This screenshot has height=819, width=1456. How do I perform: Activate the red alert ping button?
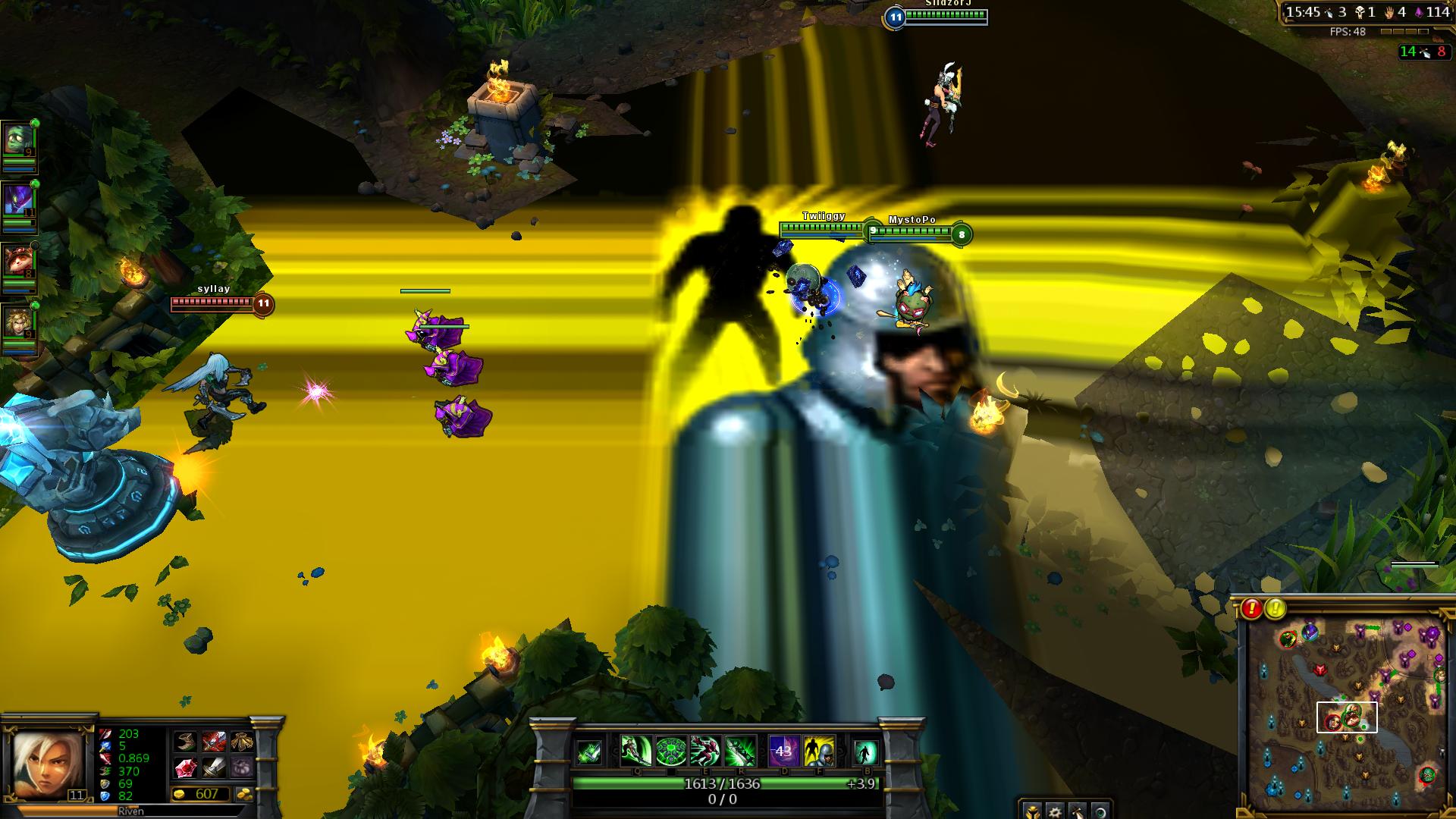tap(1251, 608)
